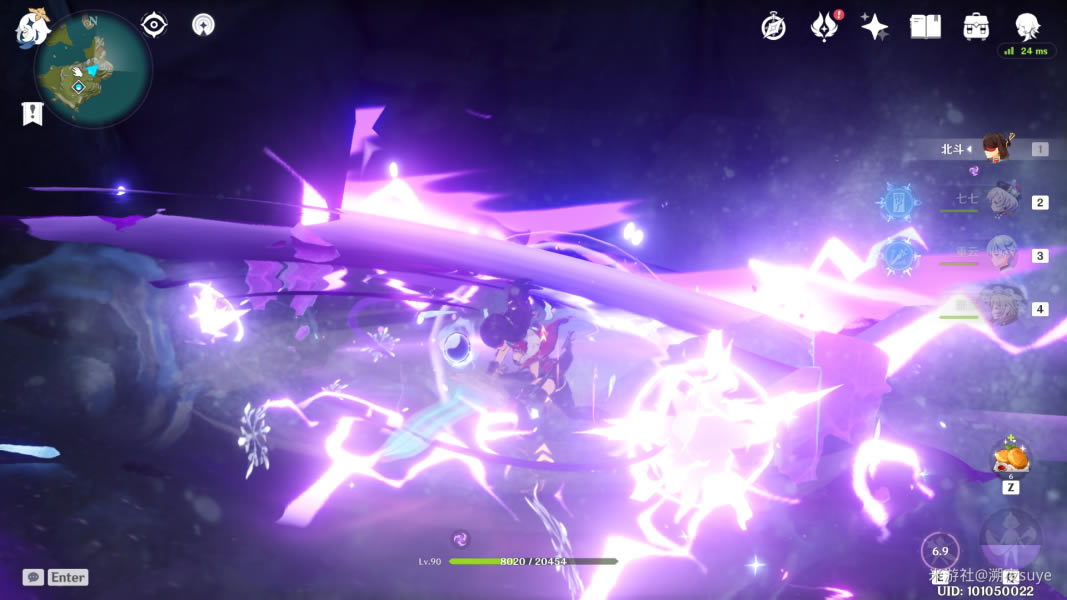The width and height of the screenshot is (1067, 600).
Task: Open the compass icon in top bar
Action: click(x=773, y=27)
